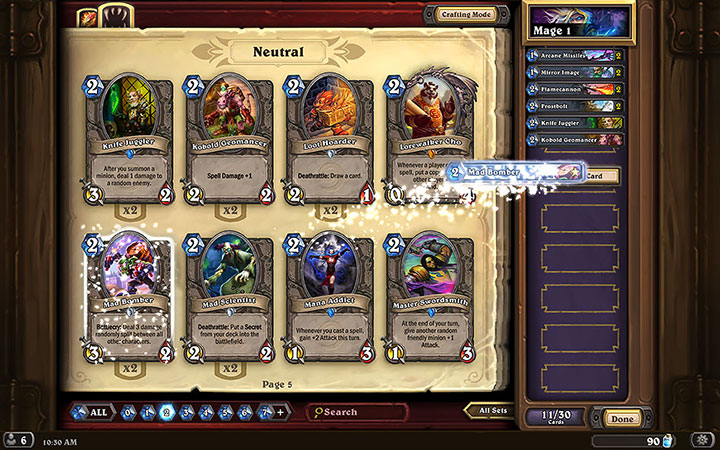
Task: Rename the Mage 1 deck header
Action: pyautogui.click(x=580, y=19)
